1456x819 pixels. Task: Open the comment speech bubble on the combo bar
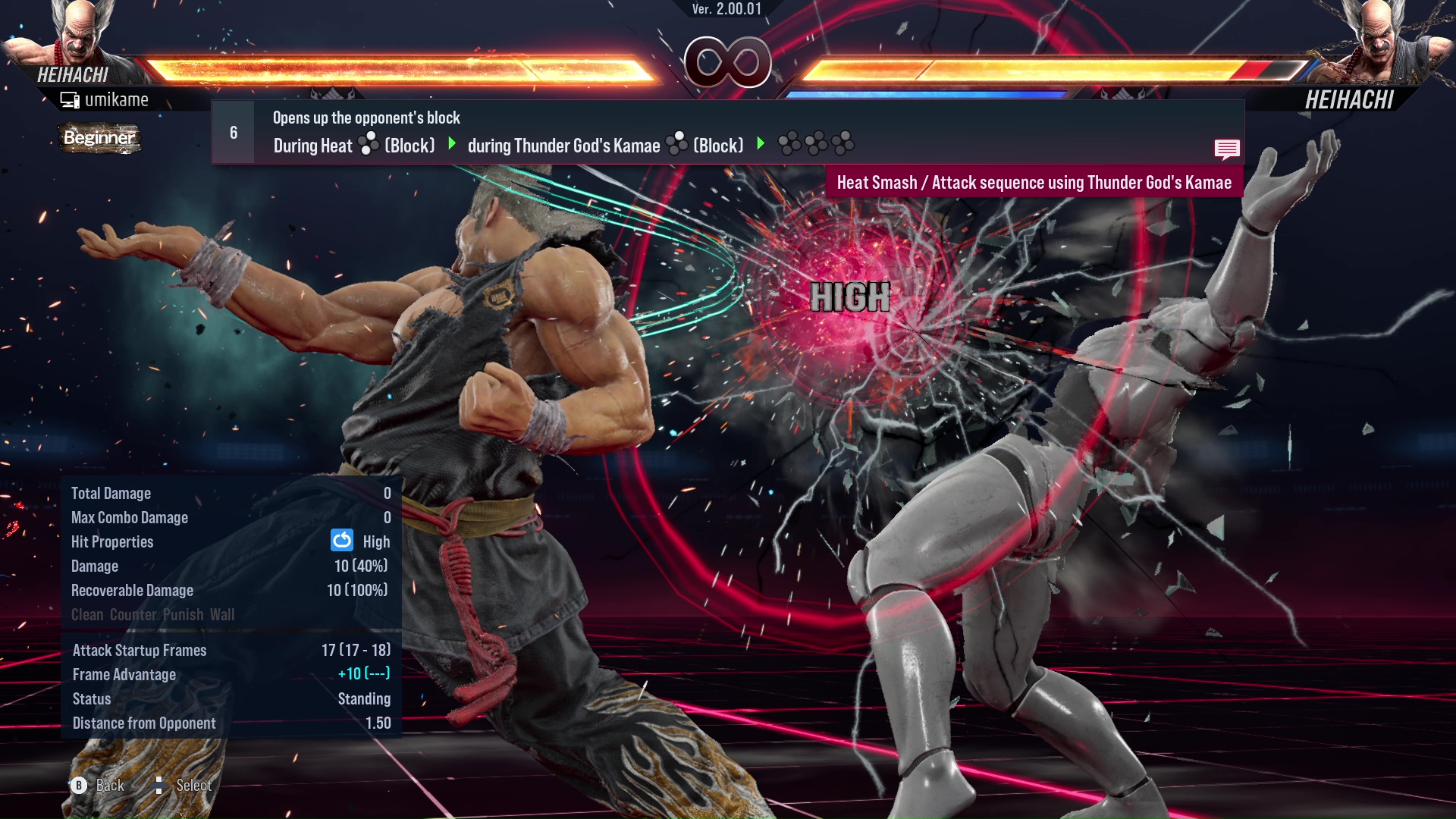[x=1228, y=149]
